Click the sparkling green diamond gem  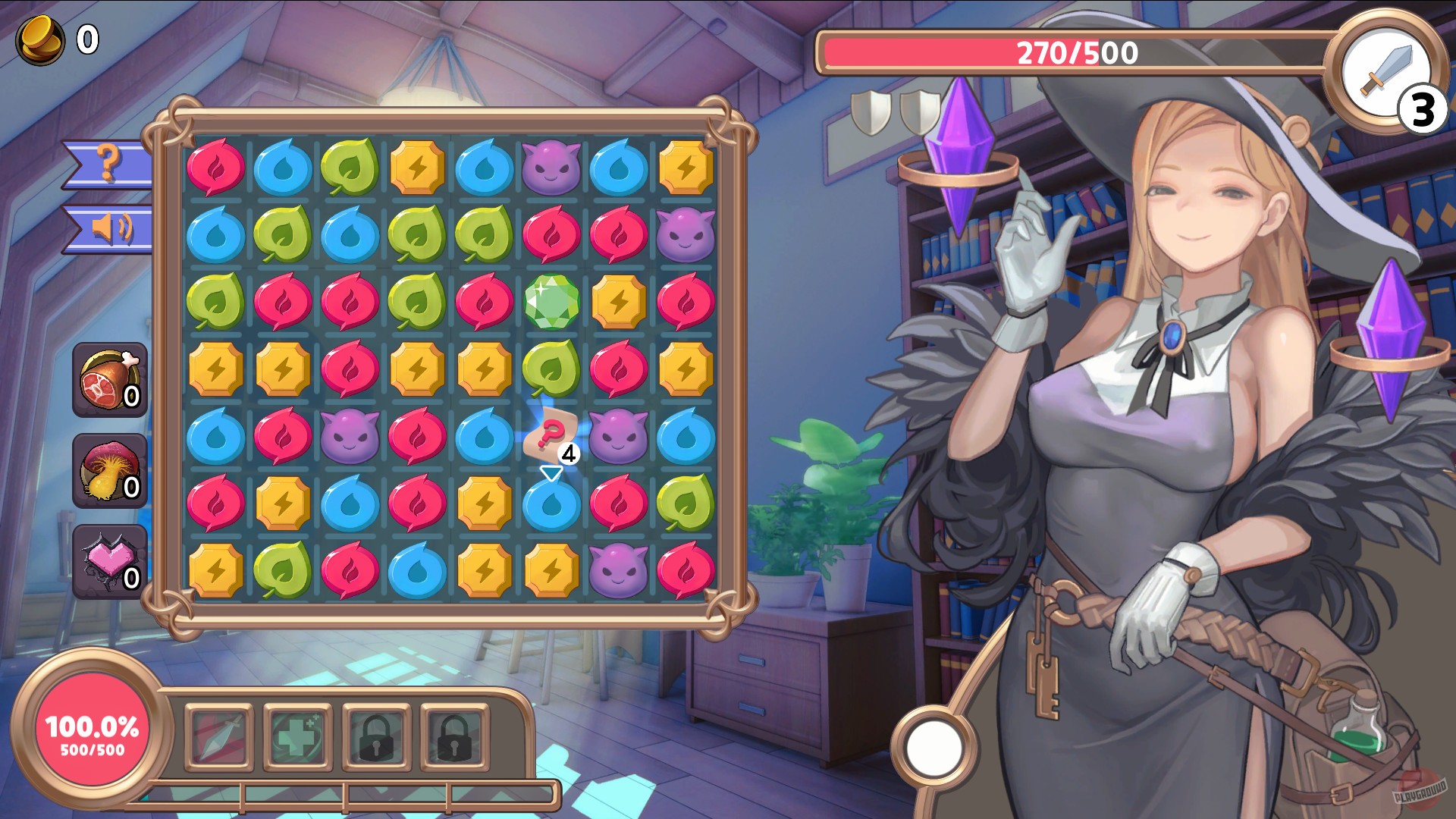tap(553, 303)
